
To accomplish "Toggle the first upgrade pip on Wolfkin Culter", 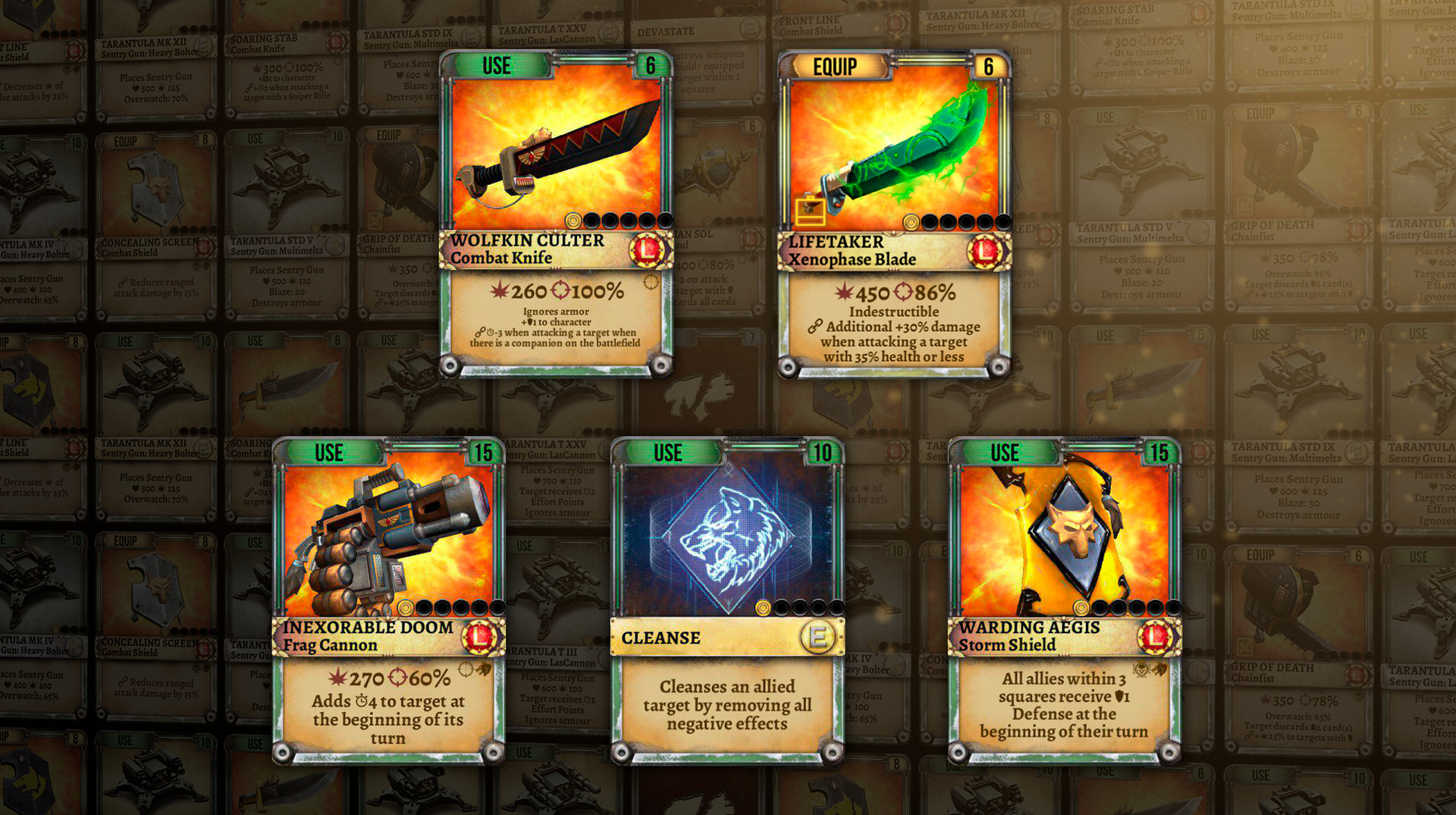I will (x=574, y=220).
